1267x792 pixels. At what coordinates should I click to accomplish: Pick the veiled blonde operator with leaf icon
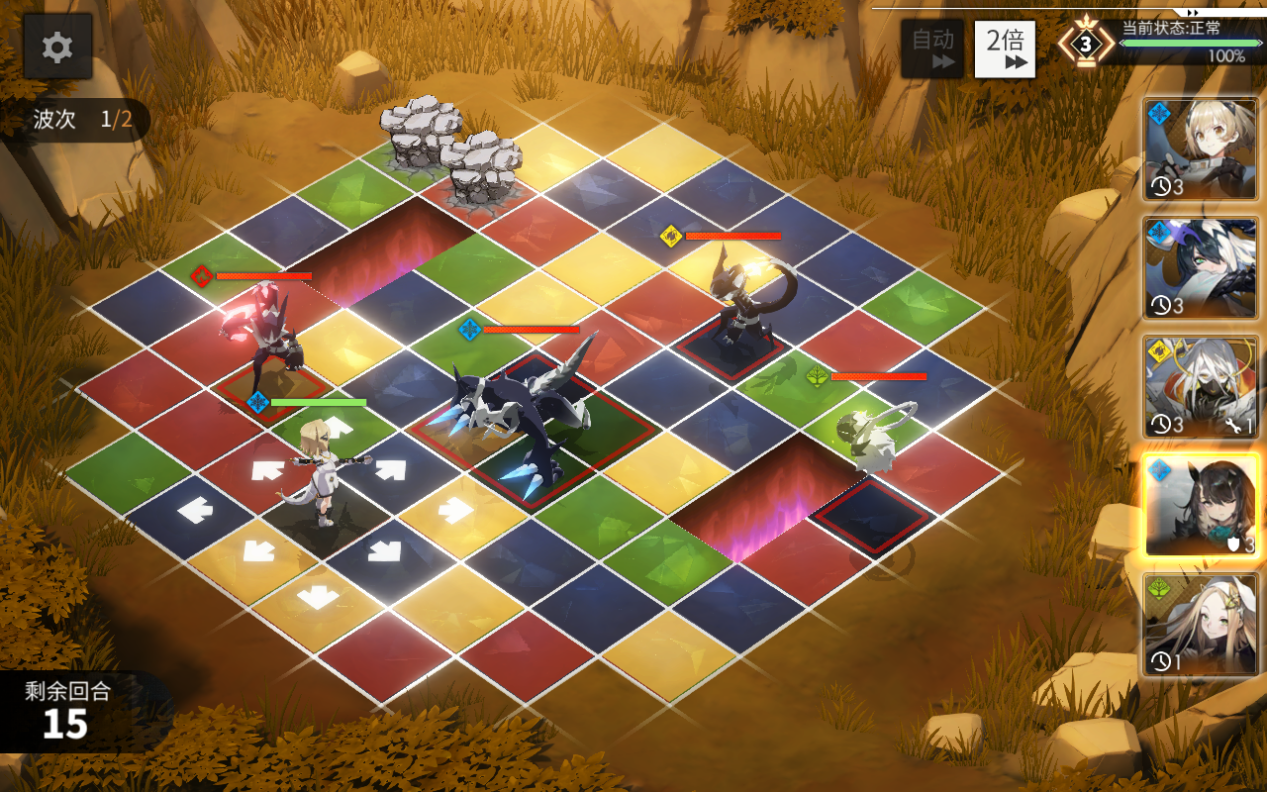pos(1200,624)
